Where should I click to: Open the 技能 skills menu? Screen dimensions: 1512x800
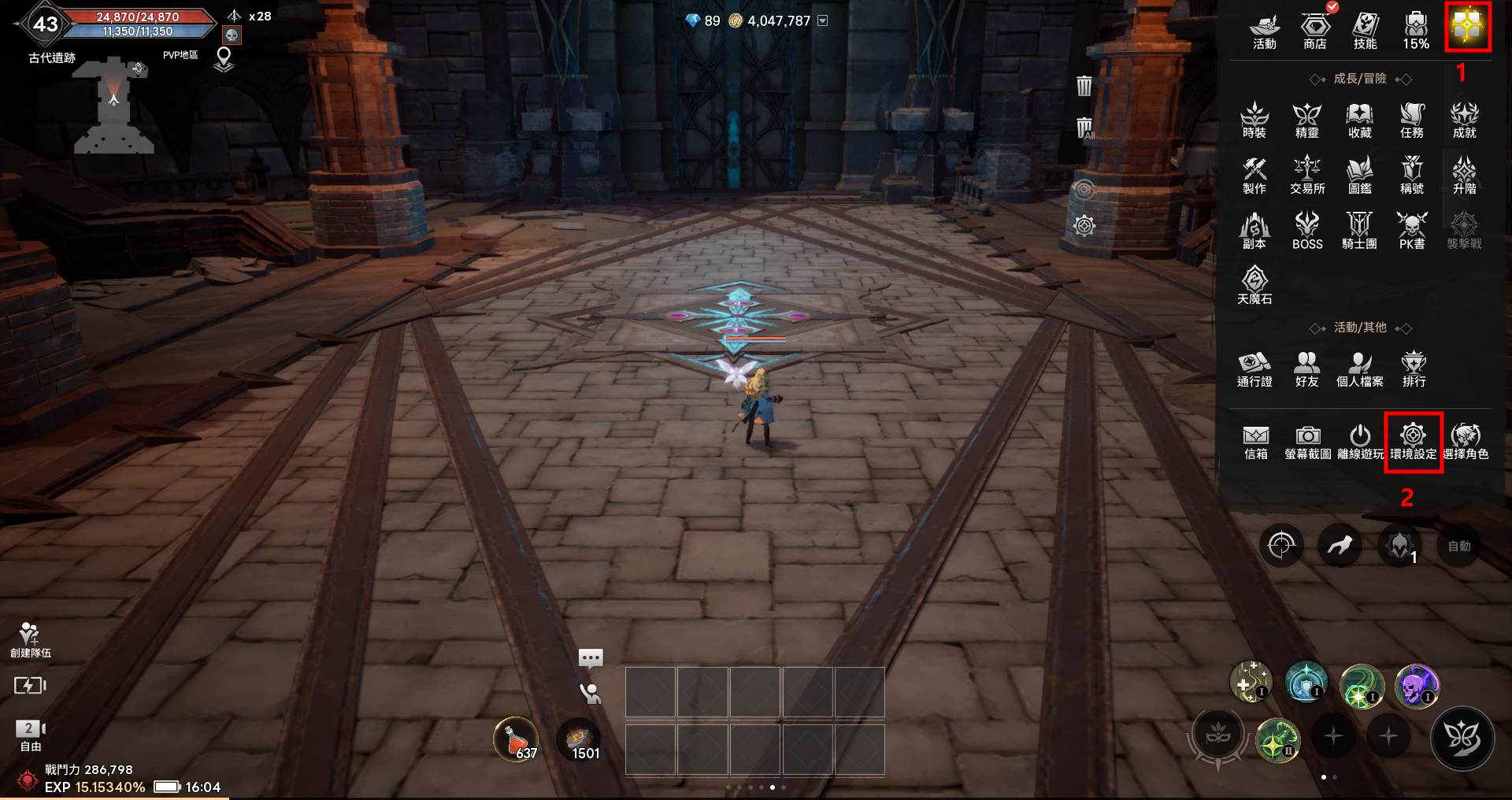(1365, 31)
